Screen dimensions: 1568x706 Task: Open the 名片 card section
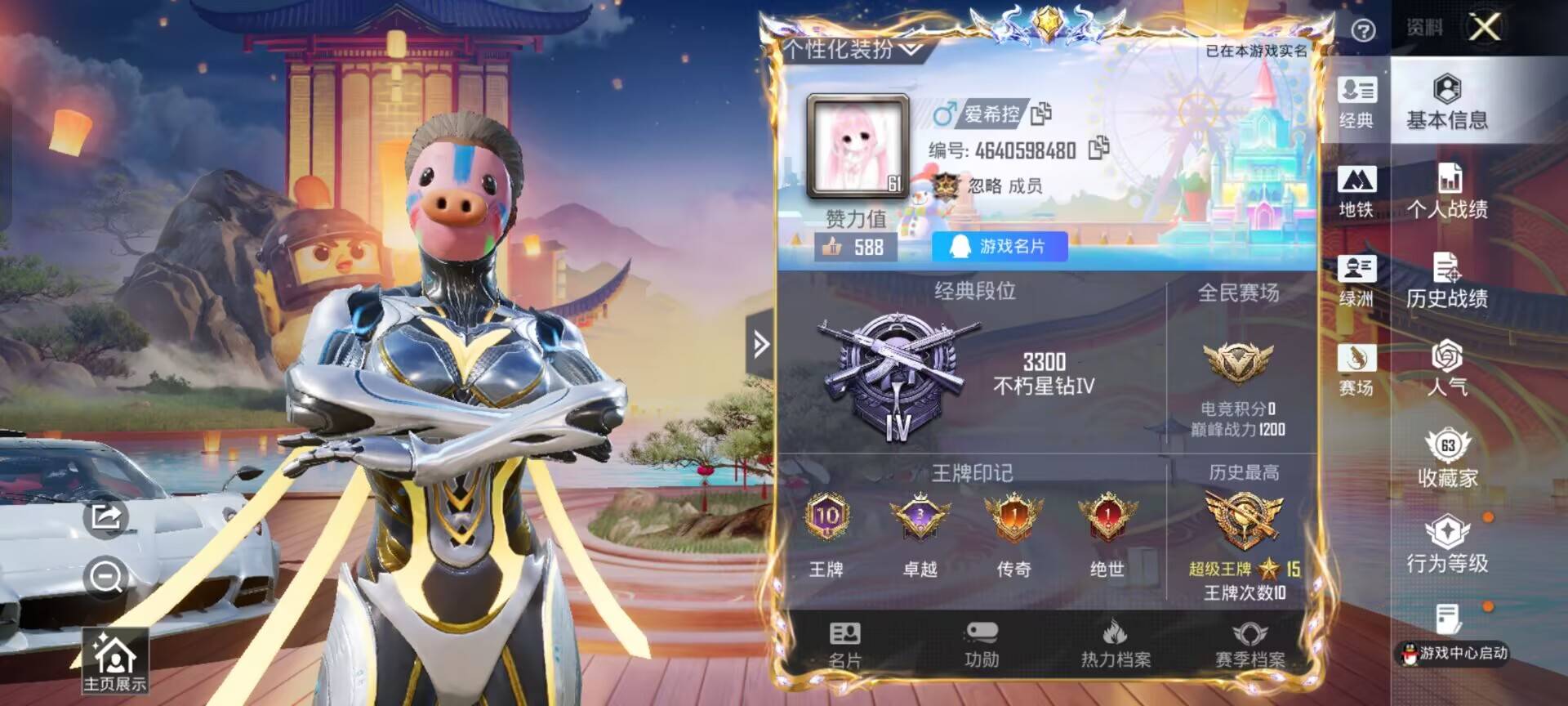[x=844, y=645]
